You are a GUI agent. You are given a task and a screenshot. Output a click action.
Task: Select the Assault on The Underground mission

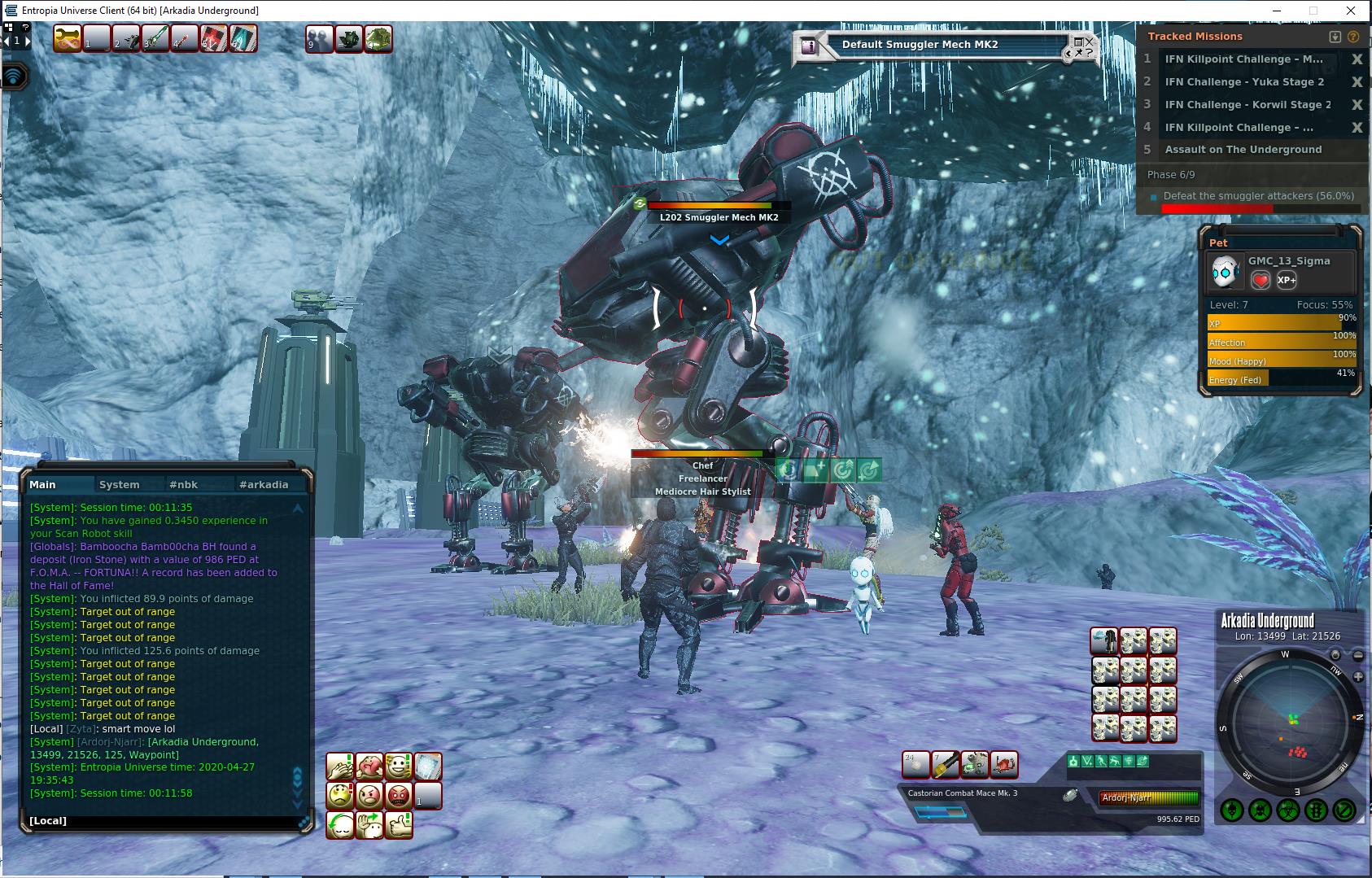click(x=1243, y=149)
